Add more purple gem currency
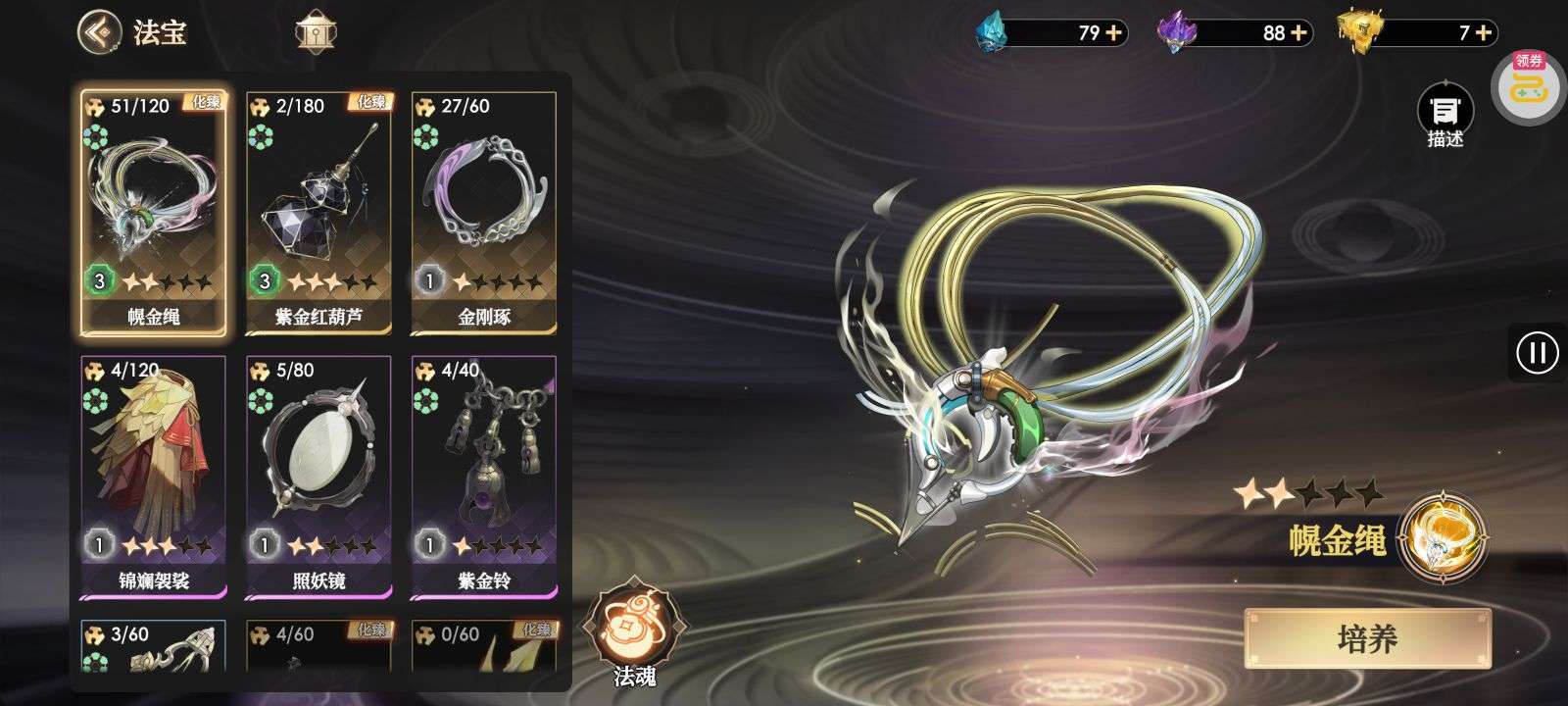1568x706 pixels. pyautogui.click(x=1298, y=33)
